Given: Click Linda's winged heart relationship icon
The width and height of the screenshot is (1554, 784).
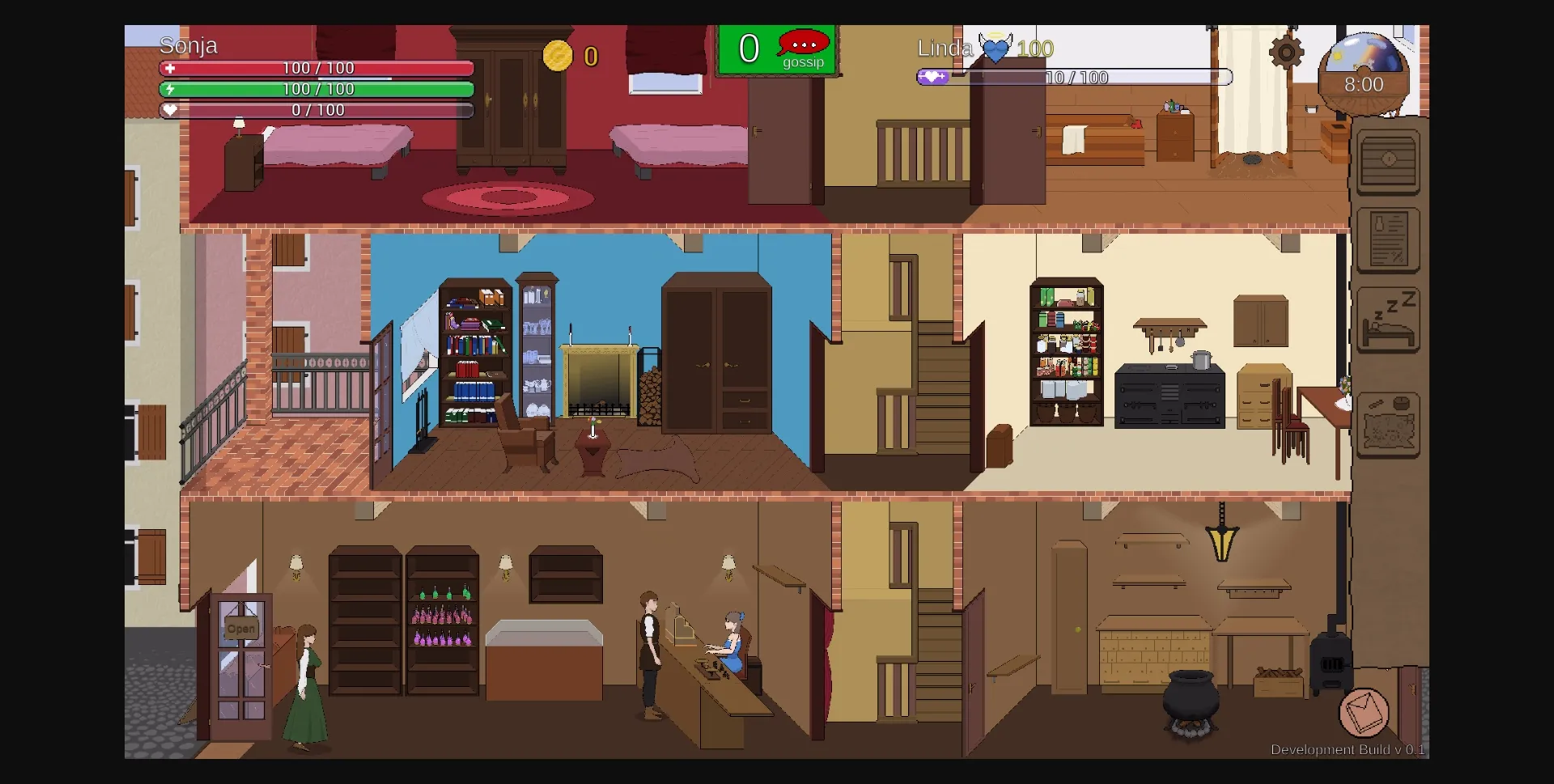Looking at the screenshot, I should click(x=995, y=49).
